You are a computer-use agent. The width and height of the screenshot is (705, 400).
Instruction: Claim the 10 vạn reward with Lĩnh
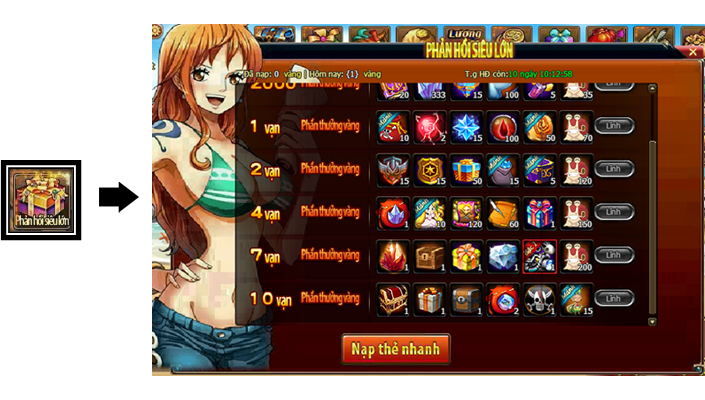tap(614, 299)
